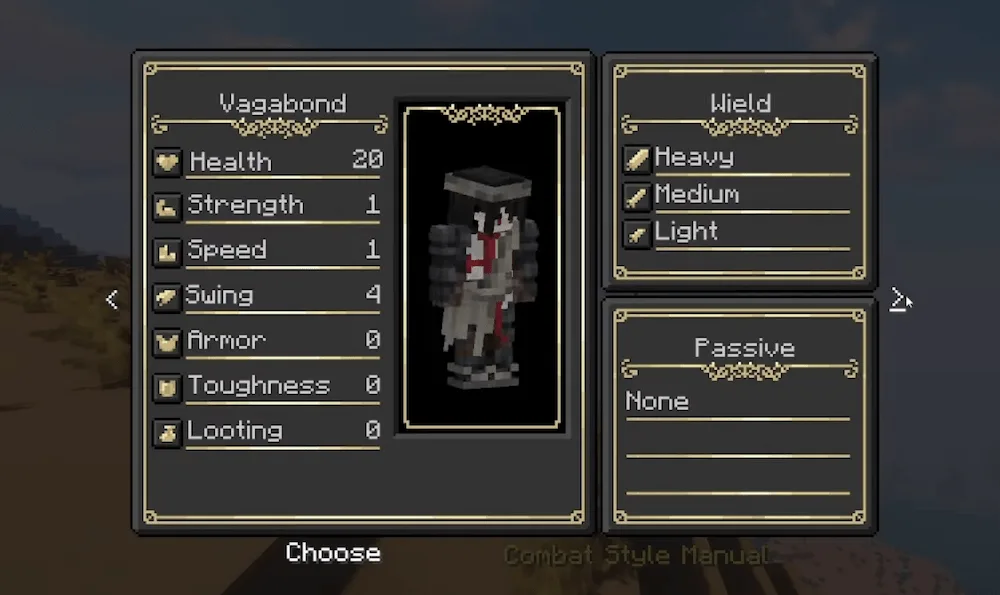Viewport: 1000px width, 595px height.
Task: Click the Swing stat icon
Action: point(167,297)
